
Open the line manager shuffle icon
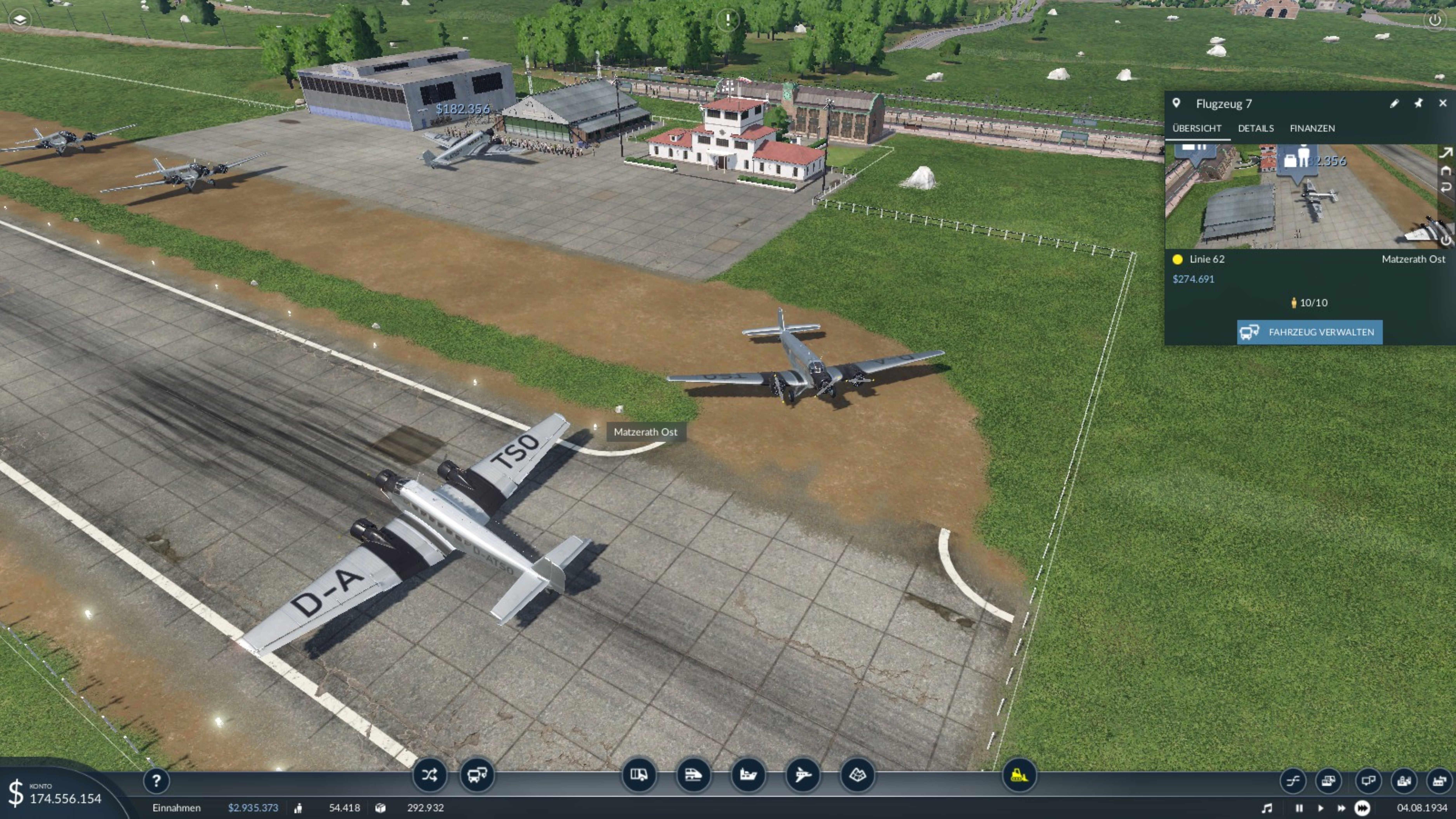[x=429, y=775]
